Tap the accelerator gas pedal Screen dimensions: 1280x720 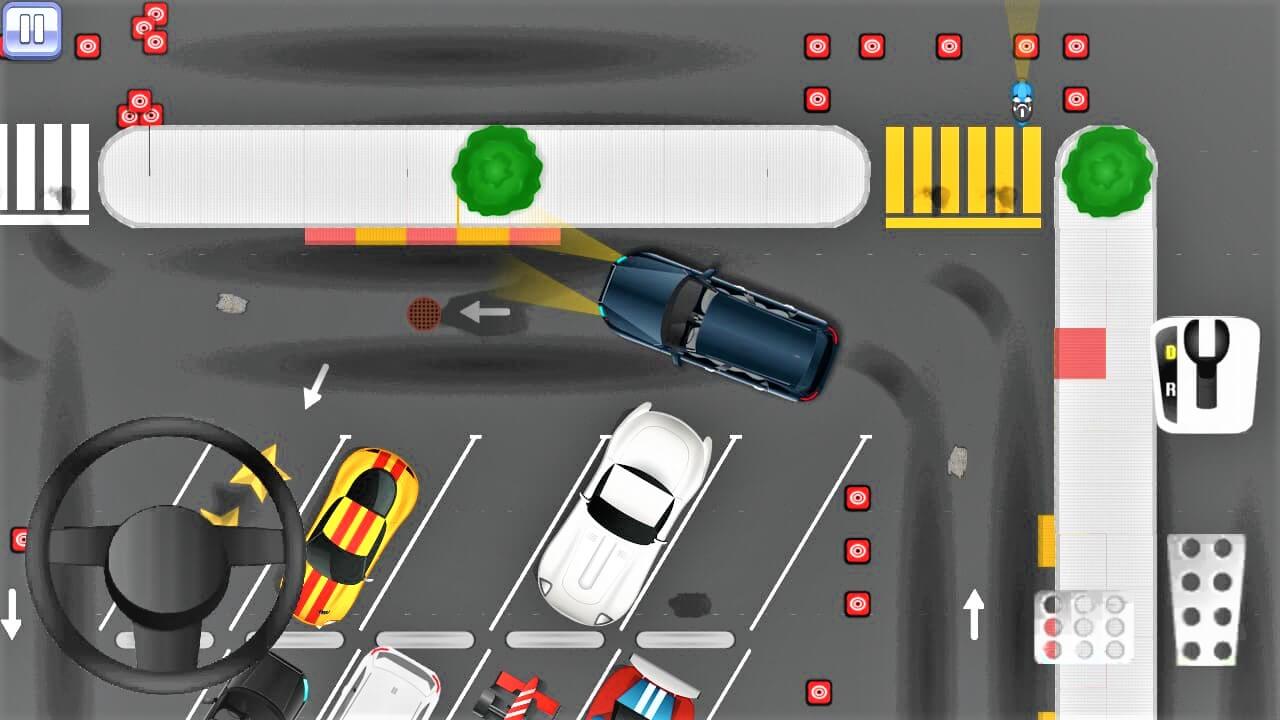point(1206,599)
